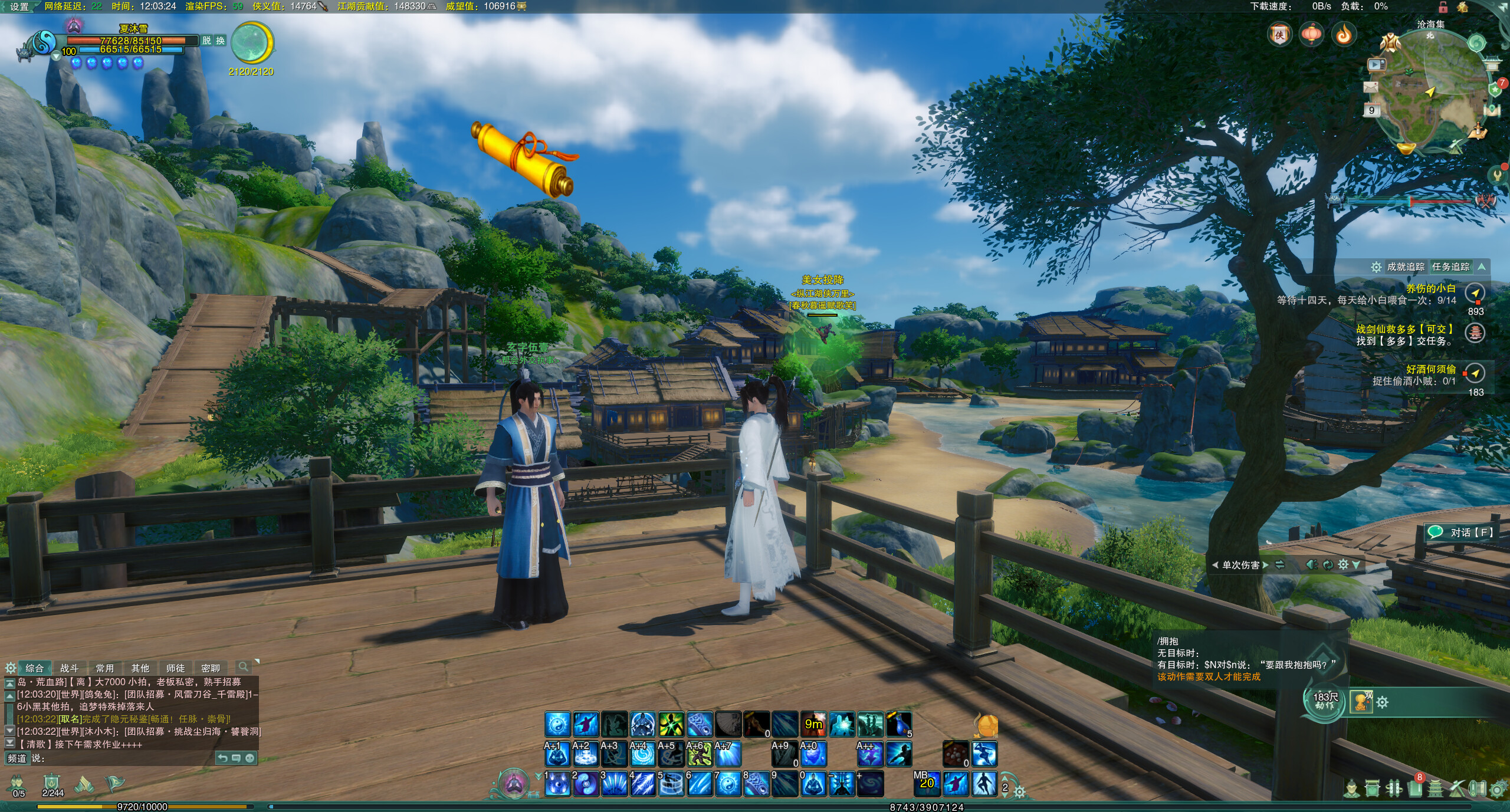Open the calendar icon showing 9
Screen dimensions: 1510x812
pos(1371,110)
